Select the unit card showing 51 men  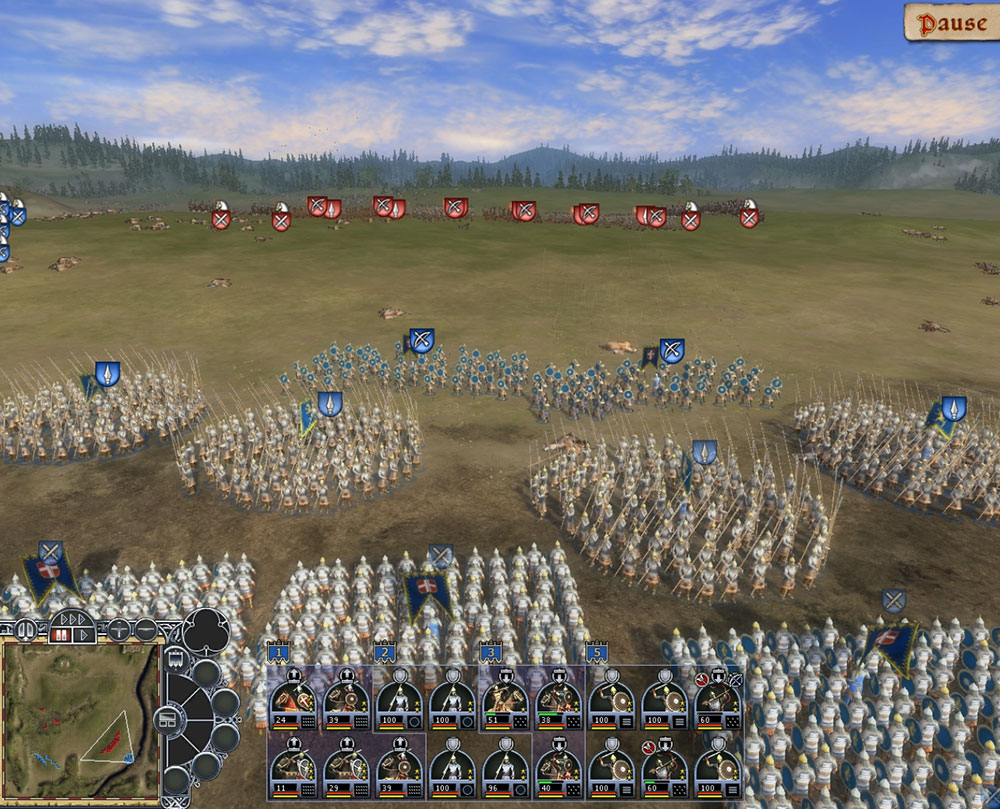coord(505,699)
